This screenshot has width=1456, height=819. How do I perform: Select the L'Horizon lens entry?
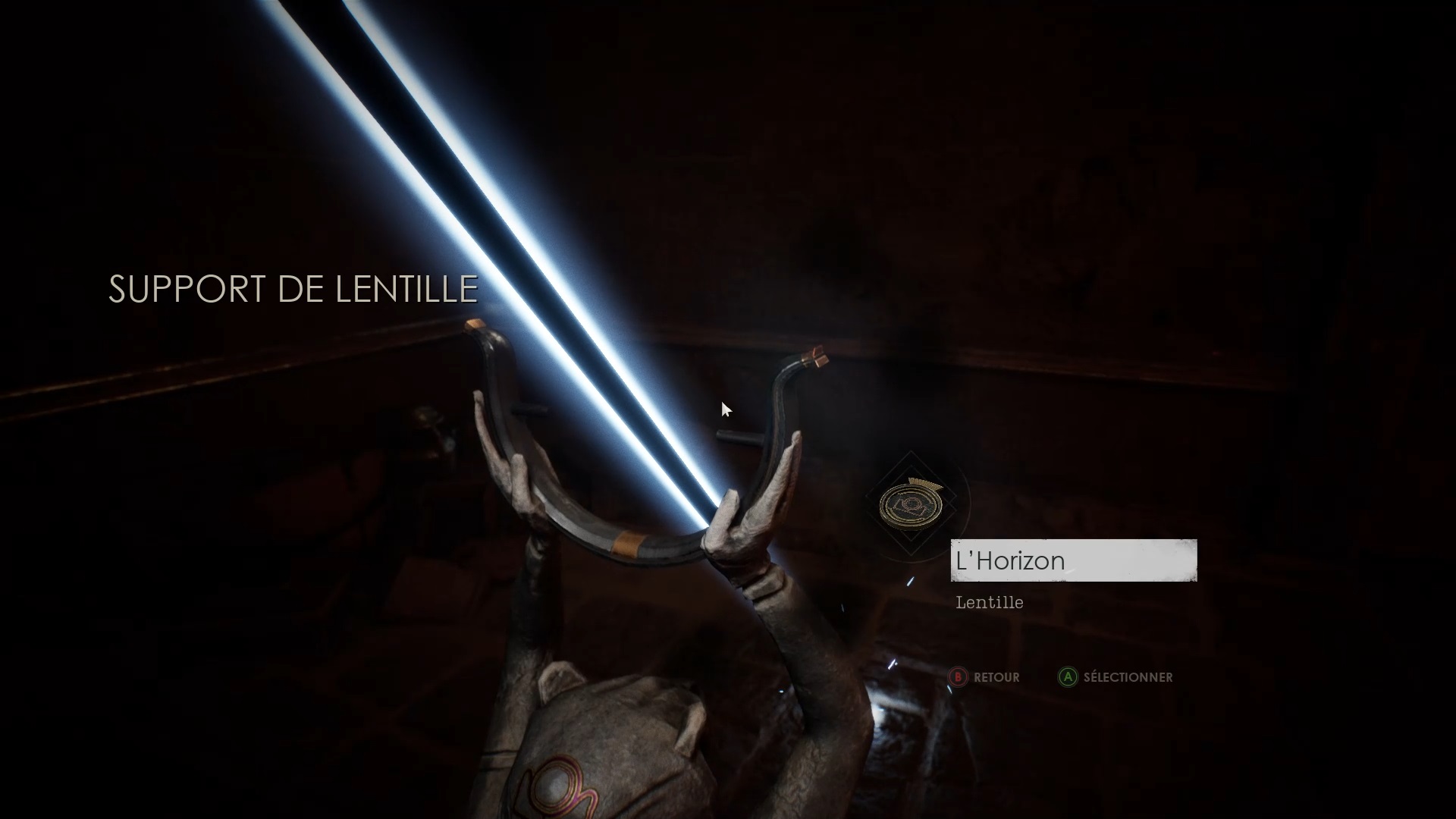pos(1073,560)
